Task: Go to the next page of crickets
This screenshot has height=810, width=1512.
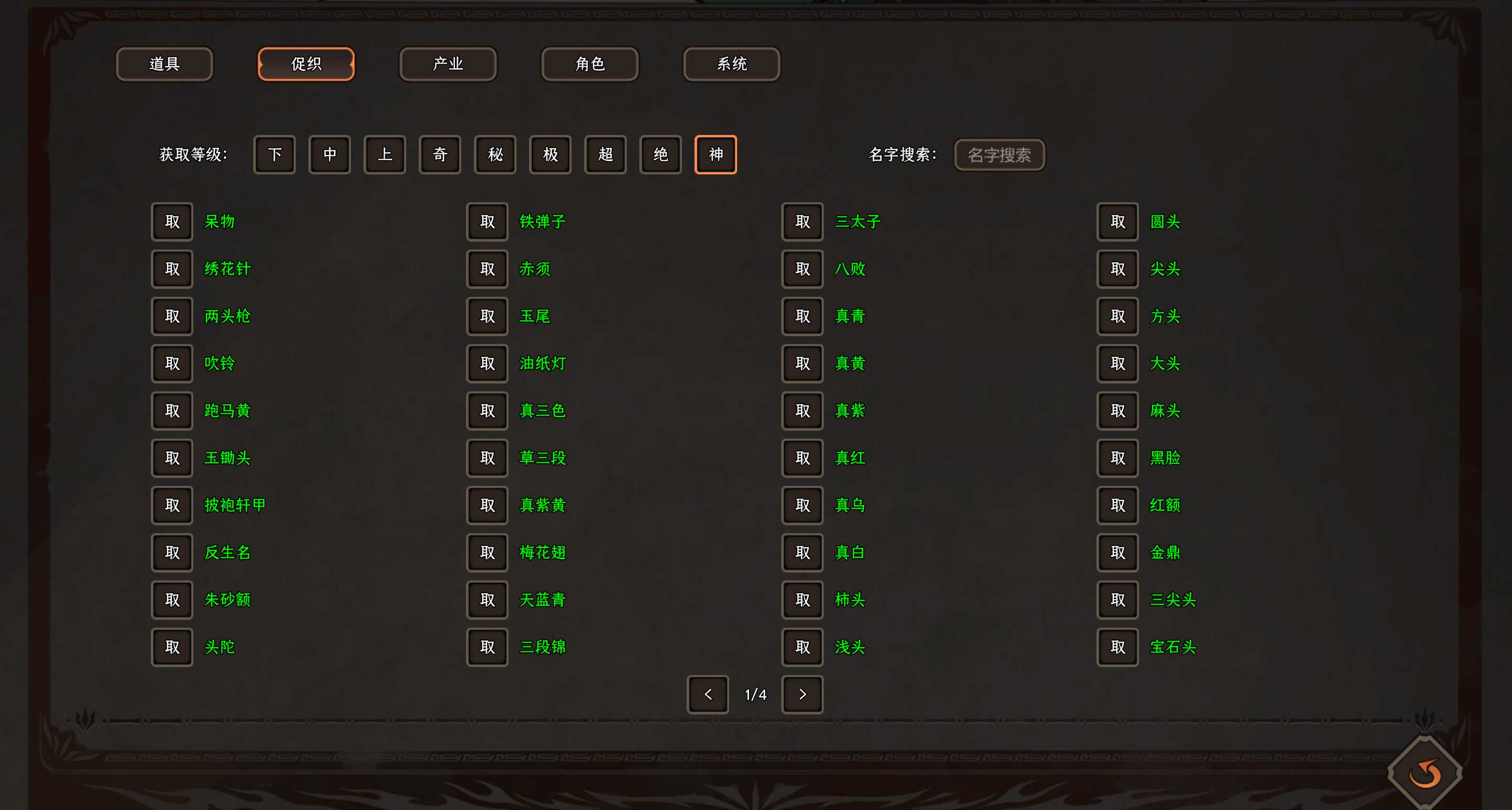Action: pos(802,694)
